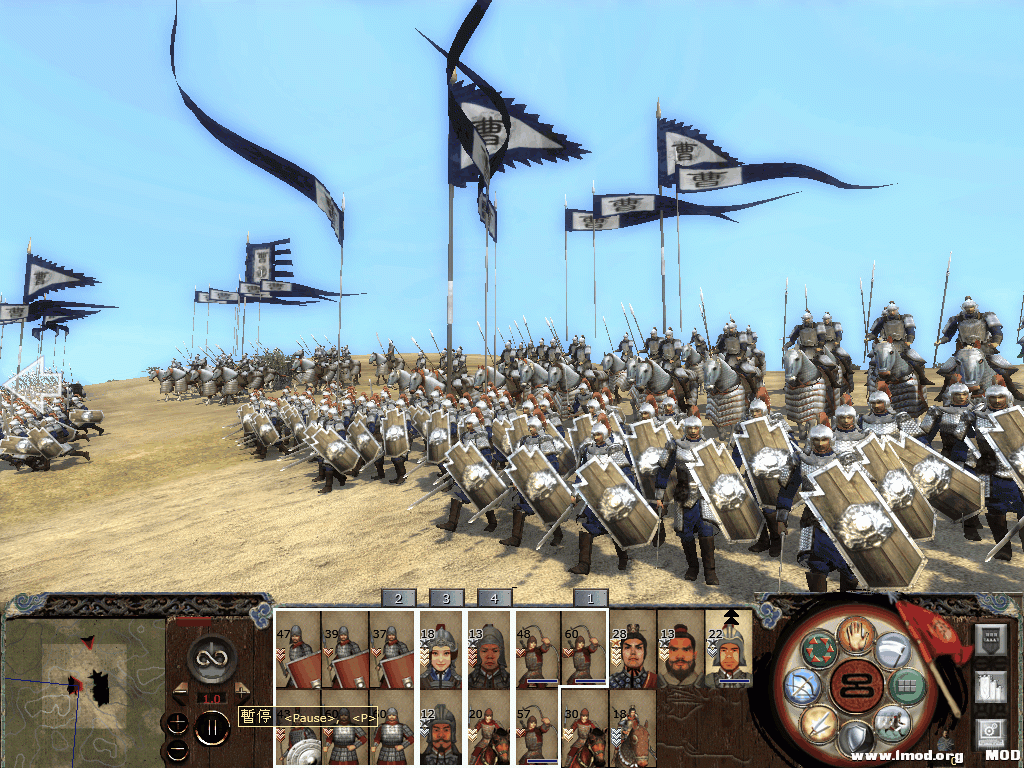The image size is (1024, 768).
Task: Zoom out the minimap with the minus button
Action: [x=176, y=750]
